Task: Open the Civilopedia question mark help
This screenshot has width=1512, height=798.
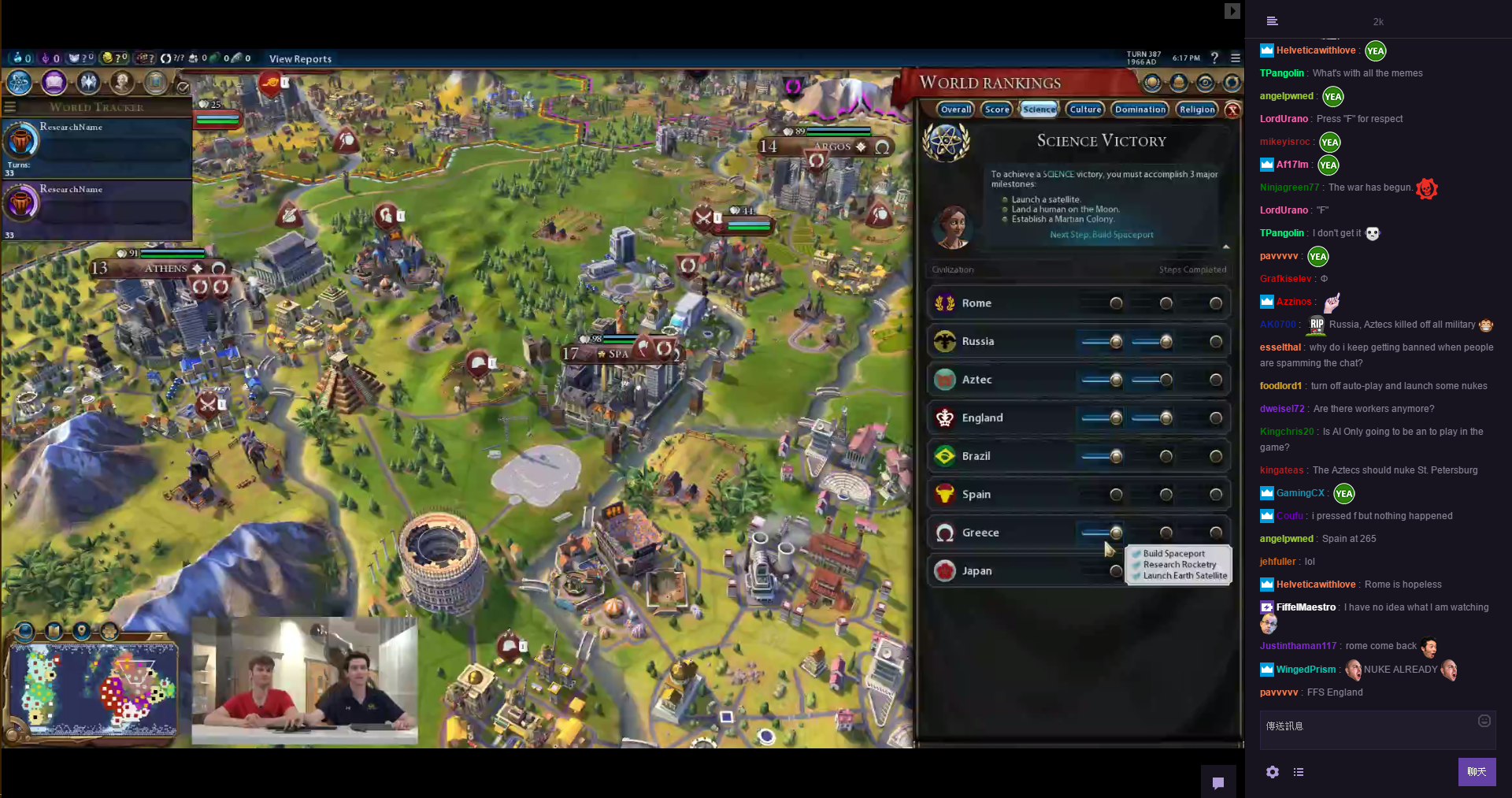Action: click(x=1214, y=58)
